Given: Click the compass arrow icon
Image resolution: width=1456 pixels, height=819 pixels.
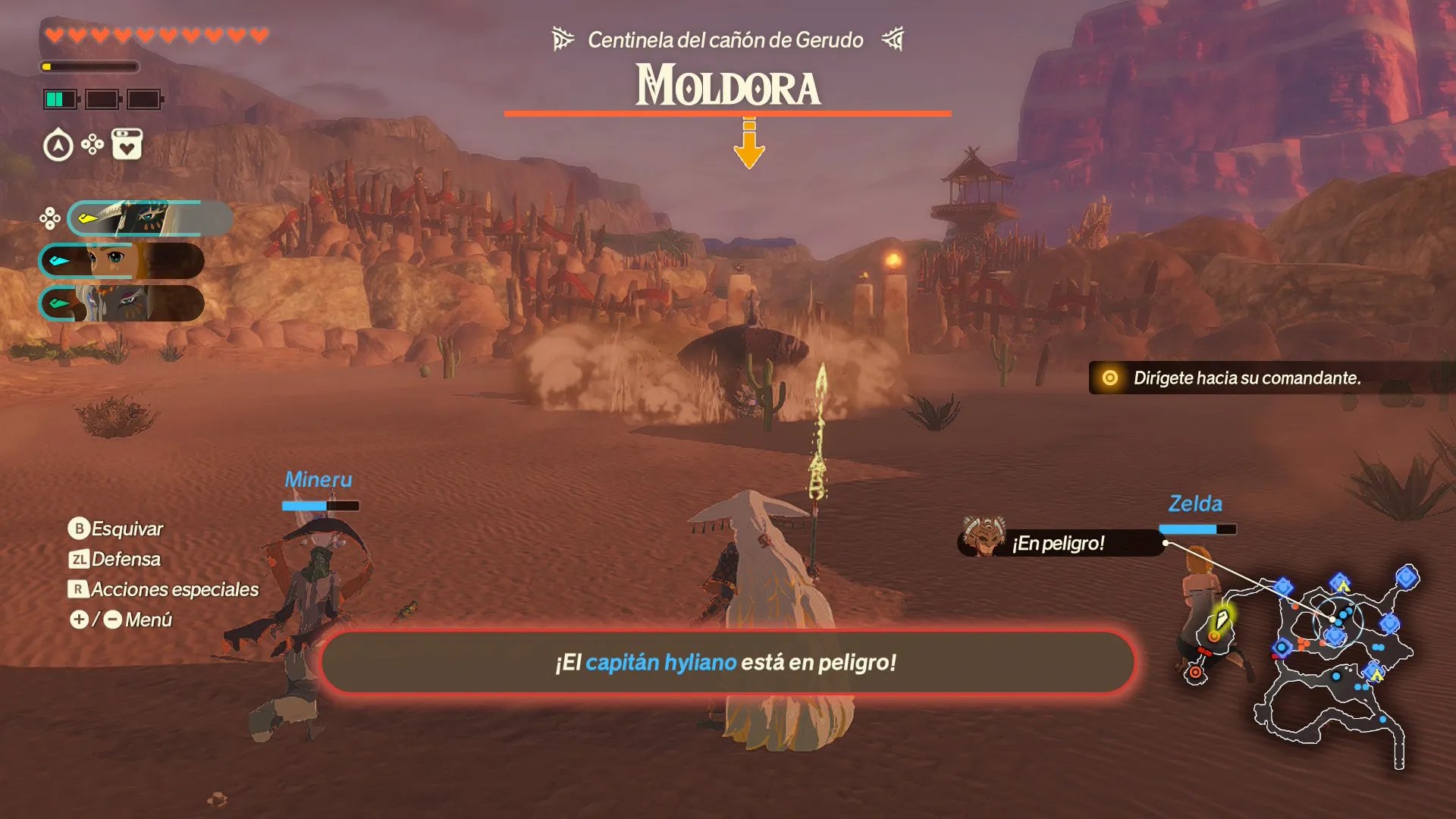Looking at the screenshot, I should [x=58, y=145].
